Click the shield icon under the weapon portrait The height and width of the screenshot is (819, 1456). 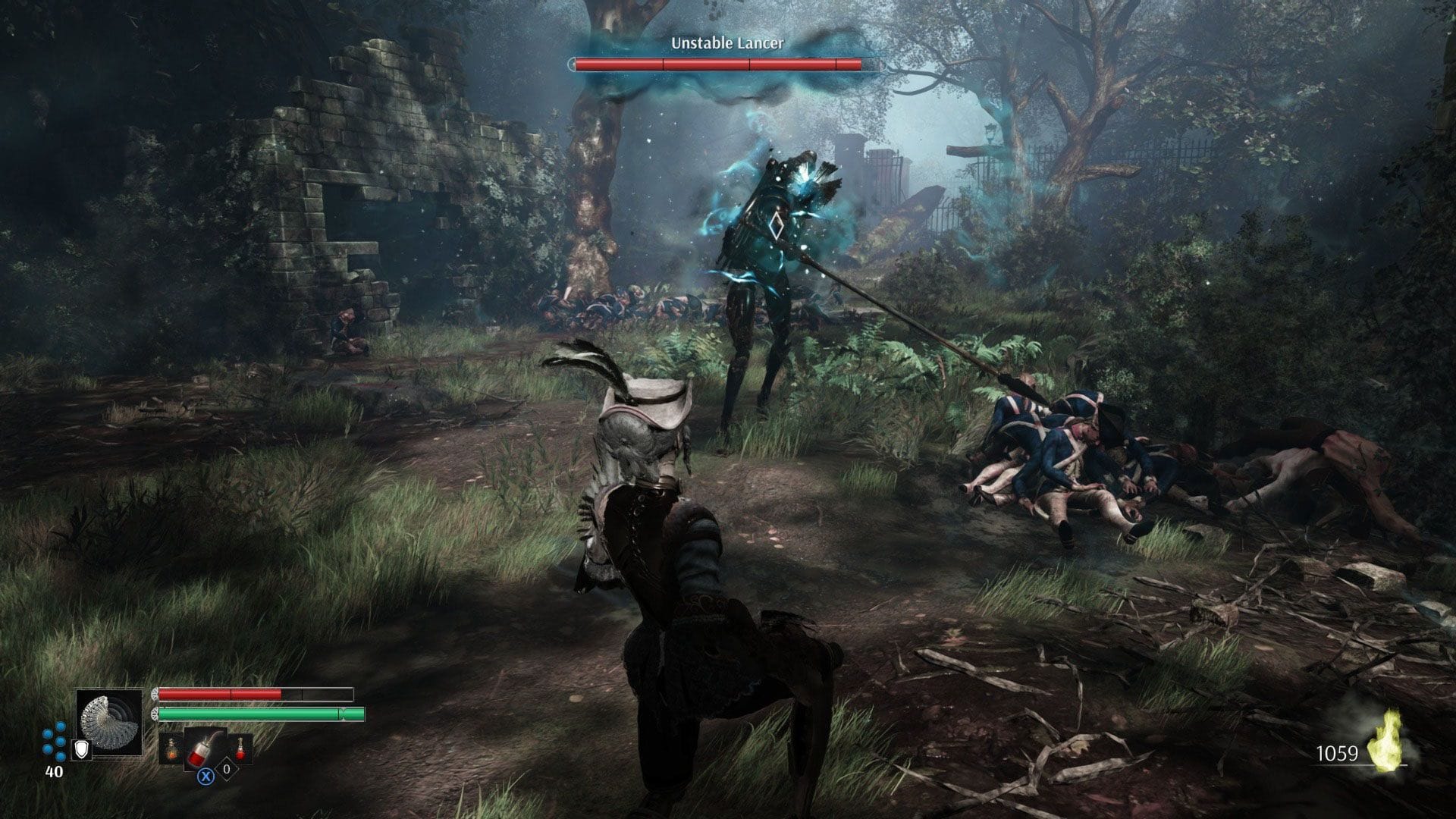[x=81, y=749]
